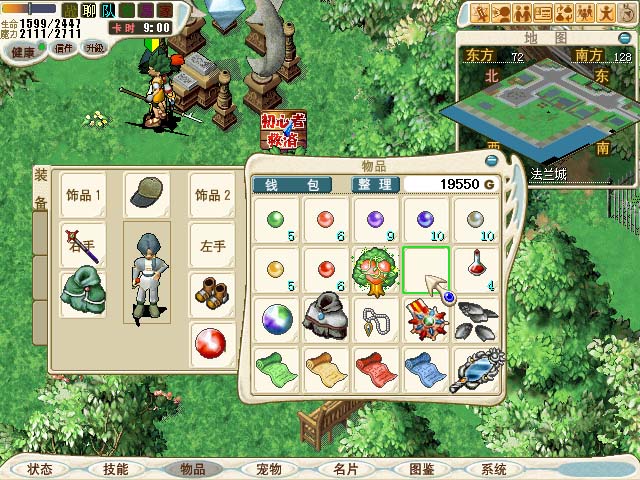This screenshot has width=640, height=480.
Task: Minimize the 物品 inventory window
Action: (x=491, y=160)
